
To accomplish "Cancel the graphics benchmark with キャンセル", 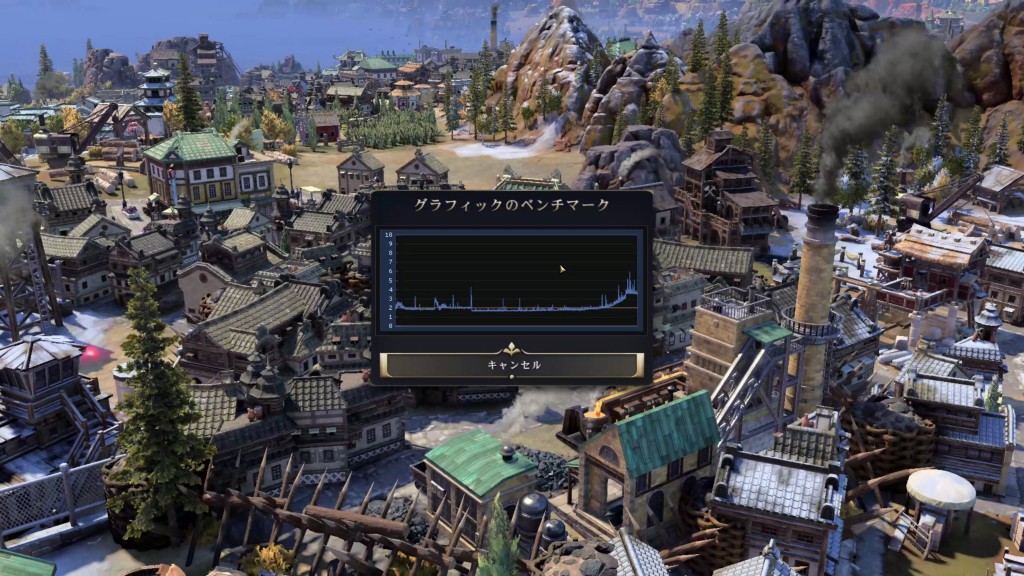I will coord(511,365).
